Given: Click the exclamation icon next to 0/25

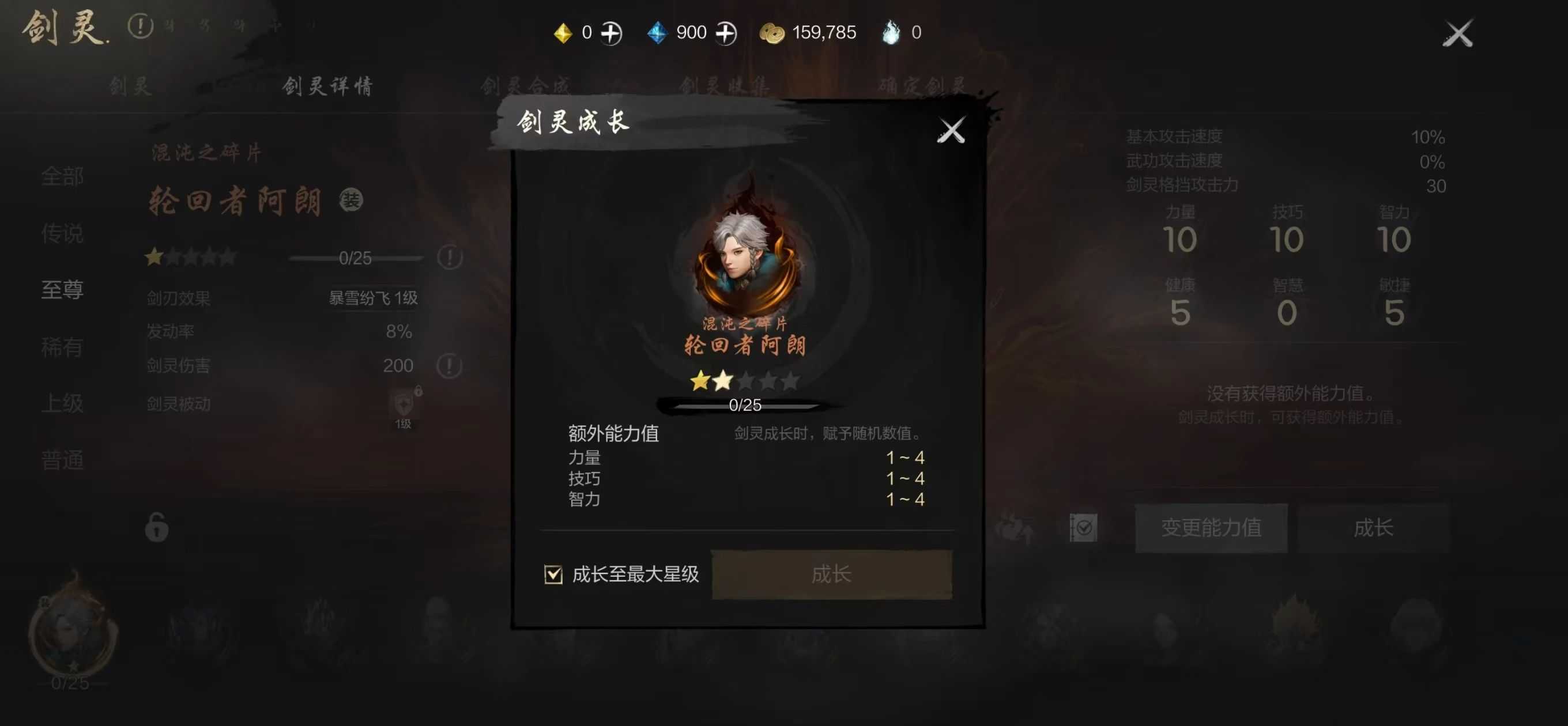Looking at the screenshot, I should pyautogui.click(x=451, y=258).
